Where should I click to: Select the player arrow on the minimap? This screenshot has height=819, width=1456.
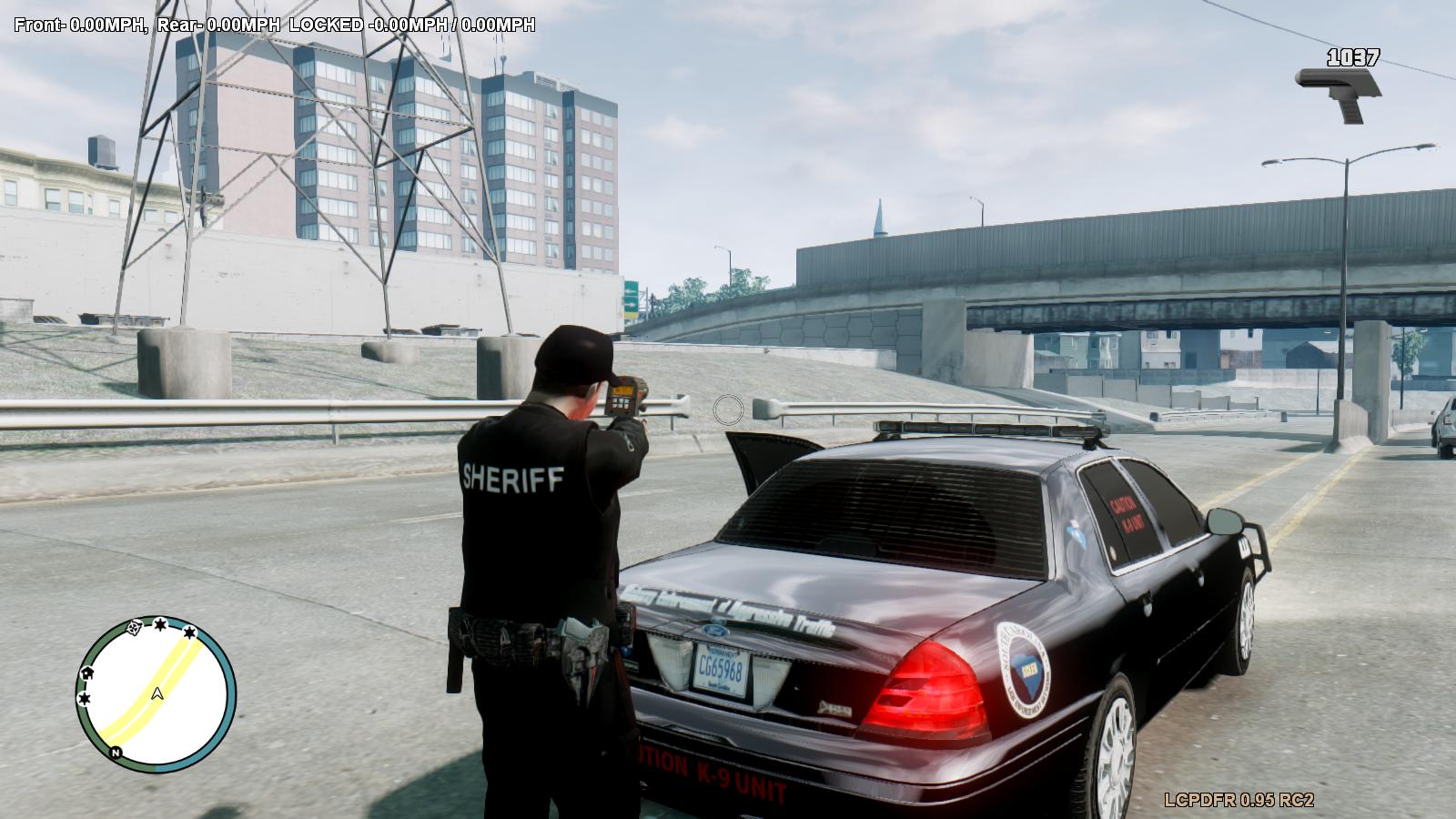(157, 693)
